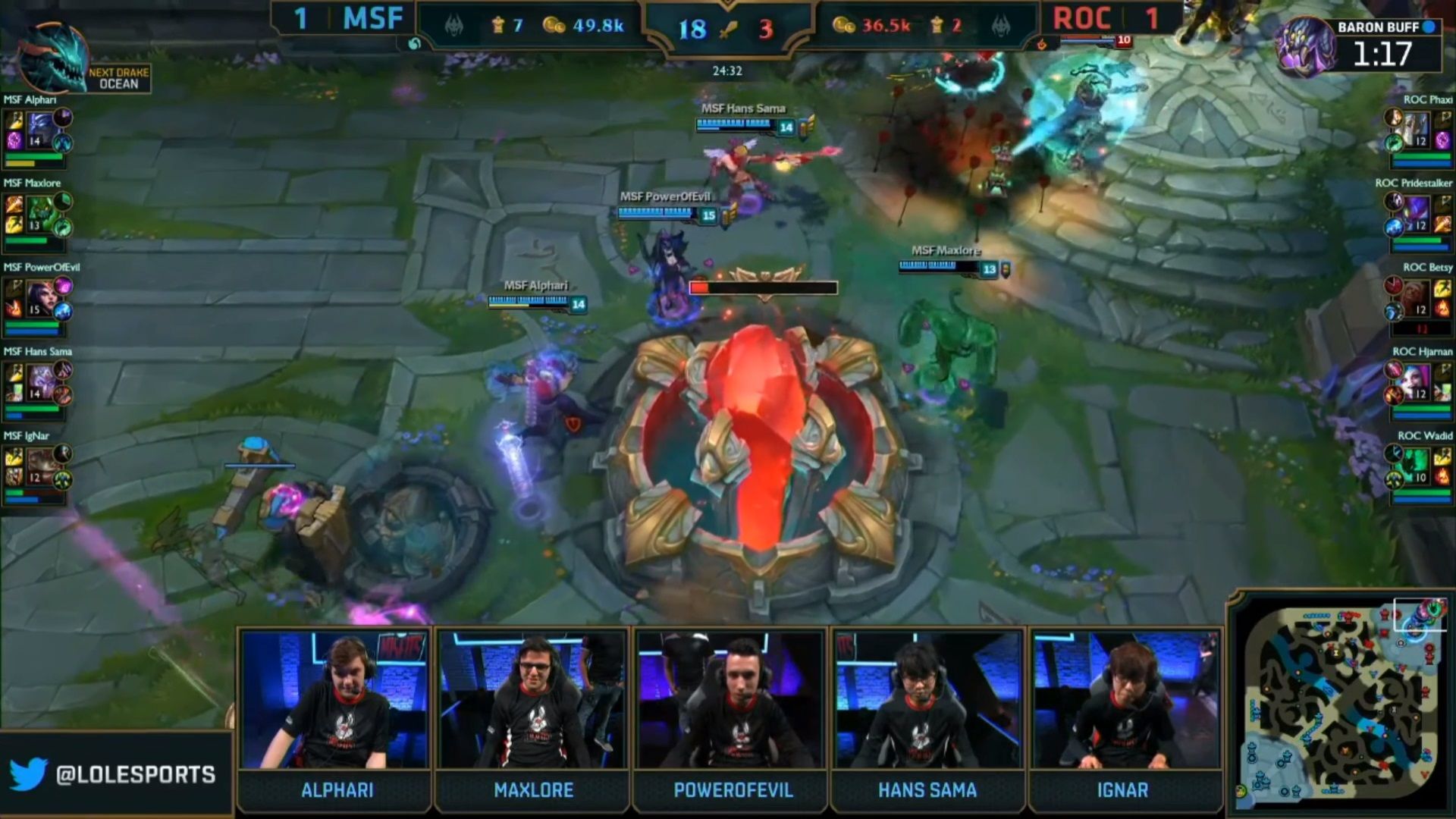Viewport: 1456px width, 819px height.
Task: Open the Alphari player camera thumbnail
Action: [x=335, y=699]
